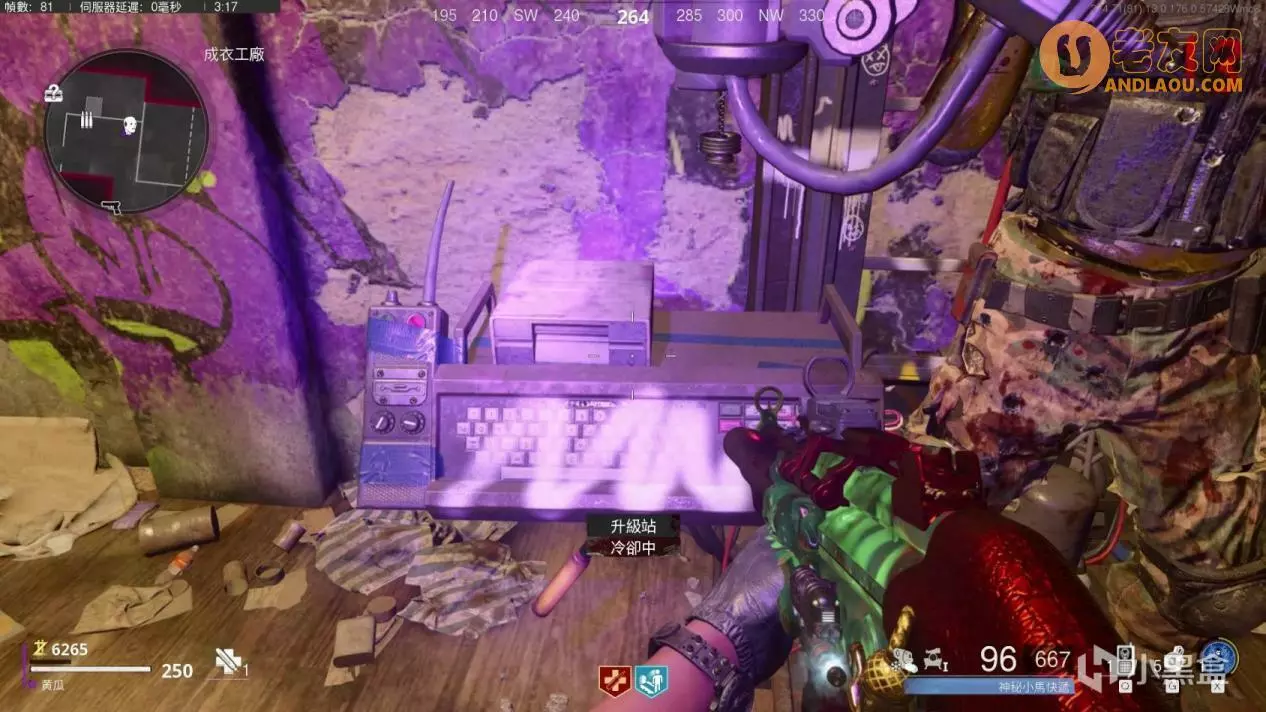Select the skull marker on the minimap

(129, 125)
